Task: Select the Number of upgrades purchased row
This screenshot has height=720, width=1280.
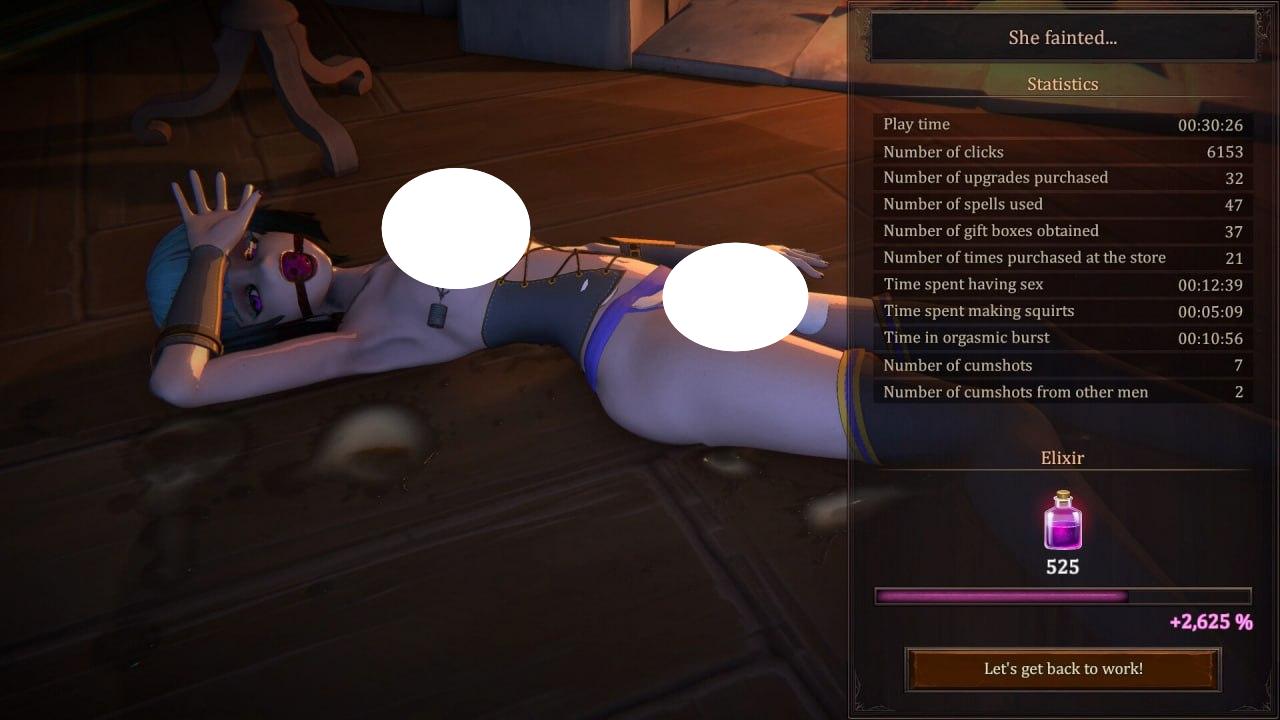Action: 1062,177
